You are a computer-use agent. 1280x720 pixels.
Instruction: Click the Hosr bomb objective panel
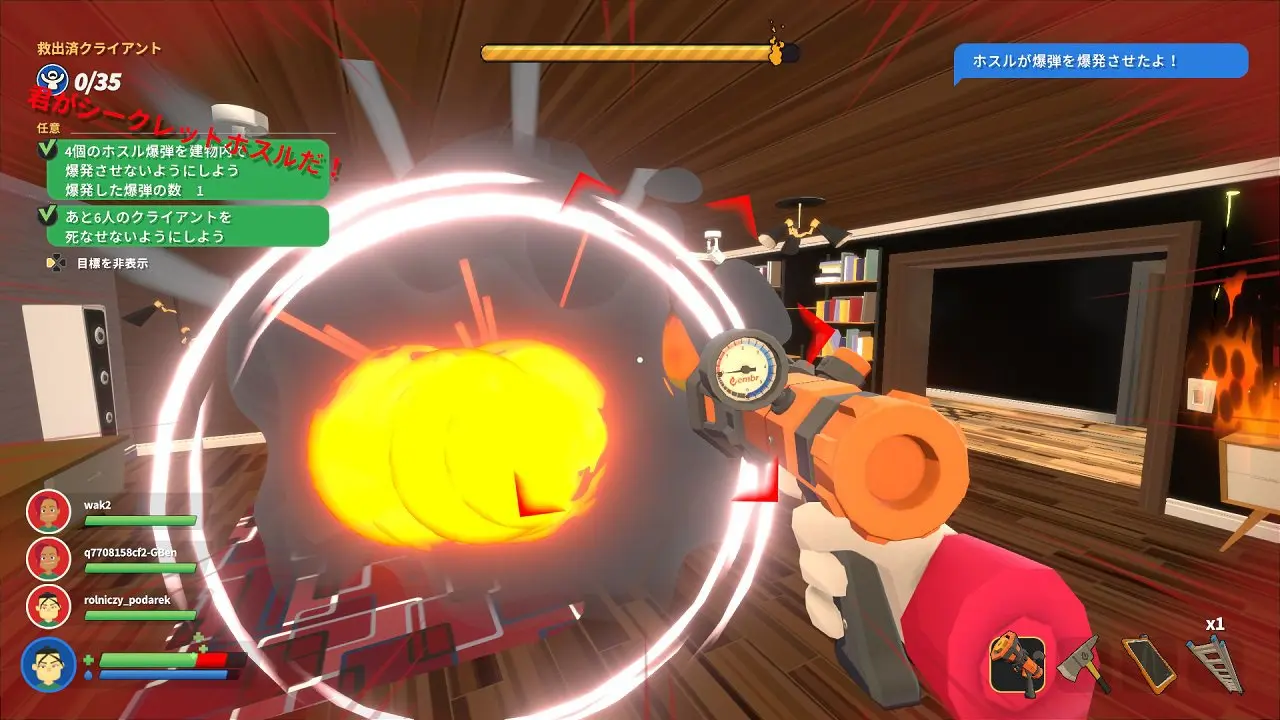point(187,170)
